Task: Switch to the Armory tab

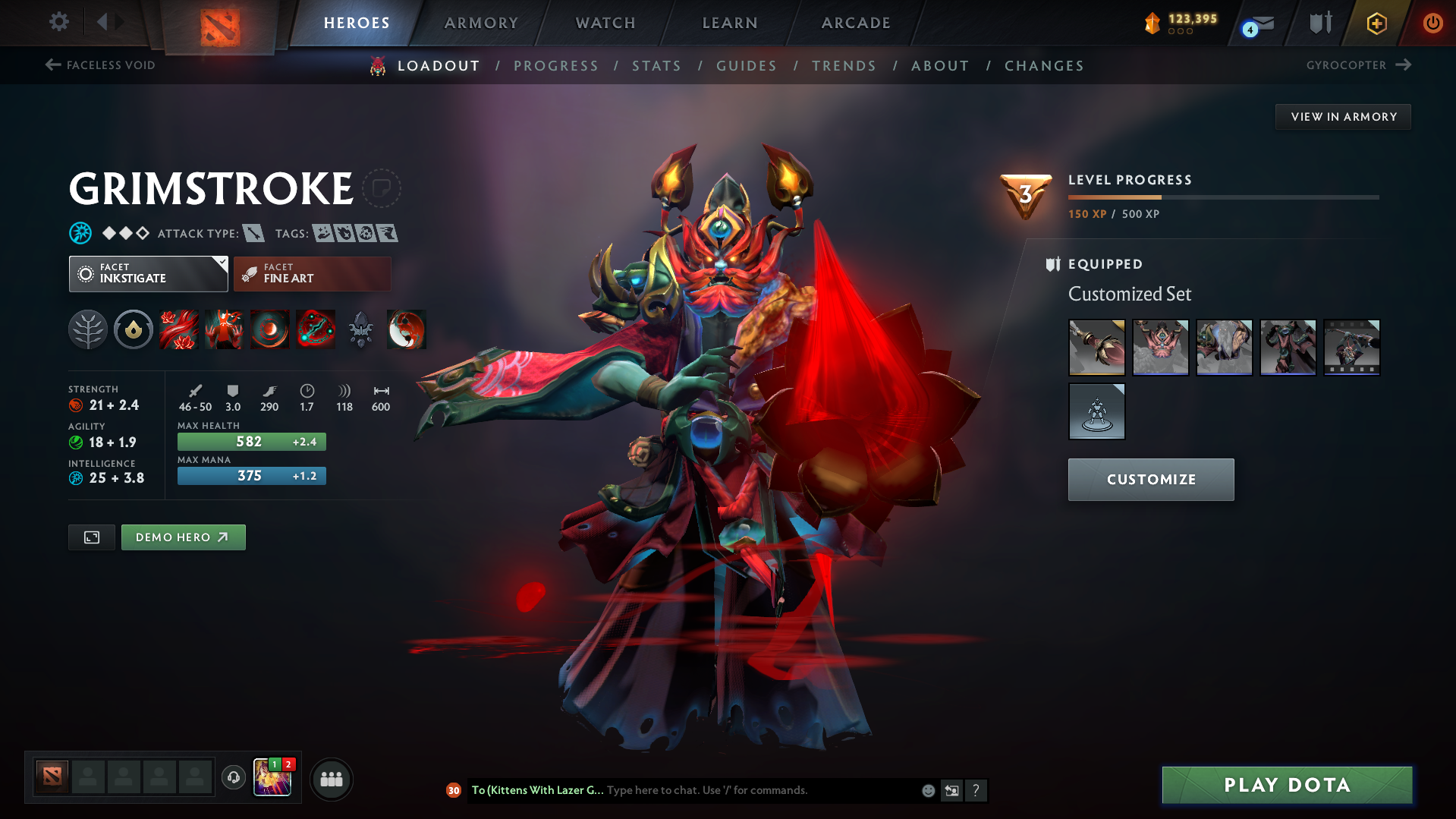Action: pos(481,23)
